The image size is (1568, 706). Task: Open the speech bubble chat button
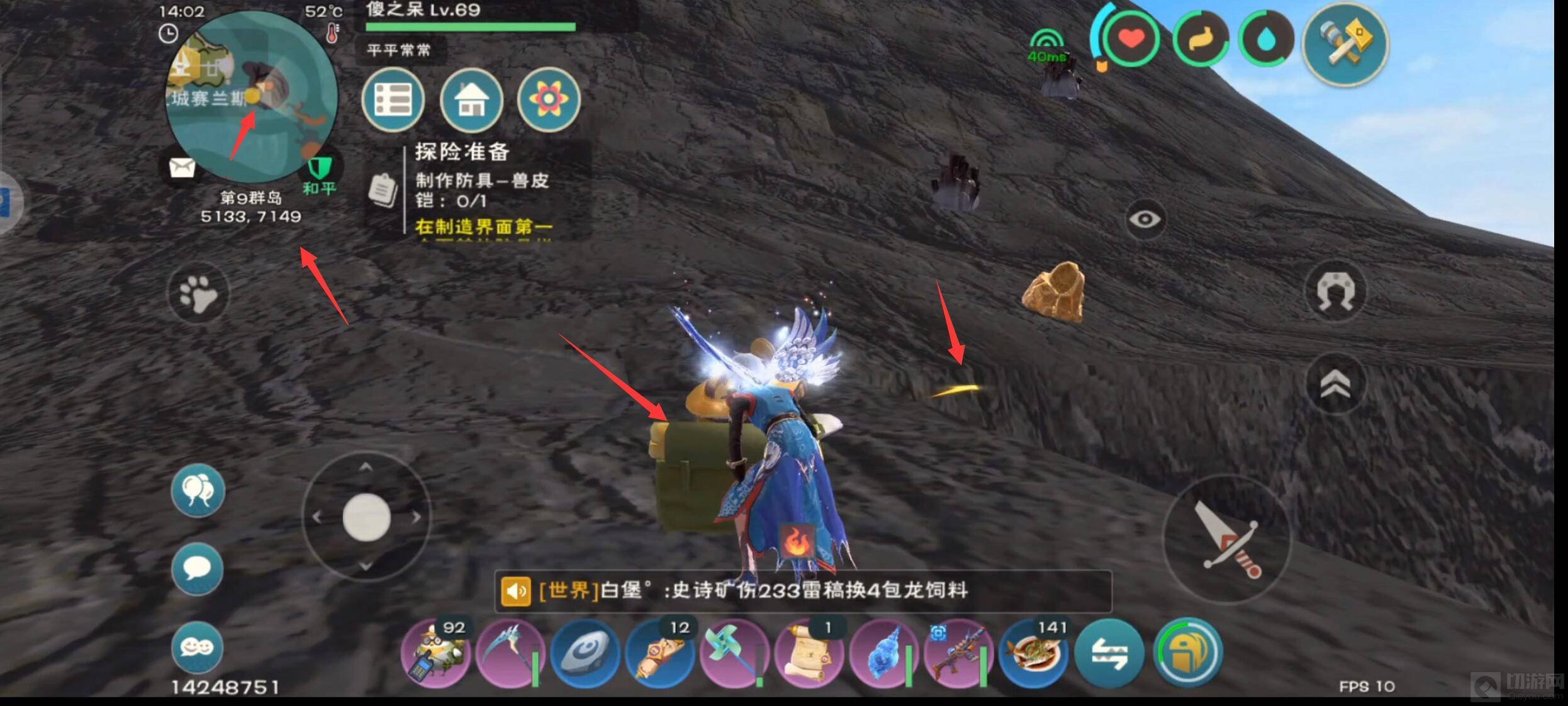[x=197, y=569]
